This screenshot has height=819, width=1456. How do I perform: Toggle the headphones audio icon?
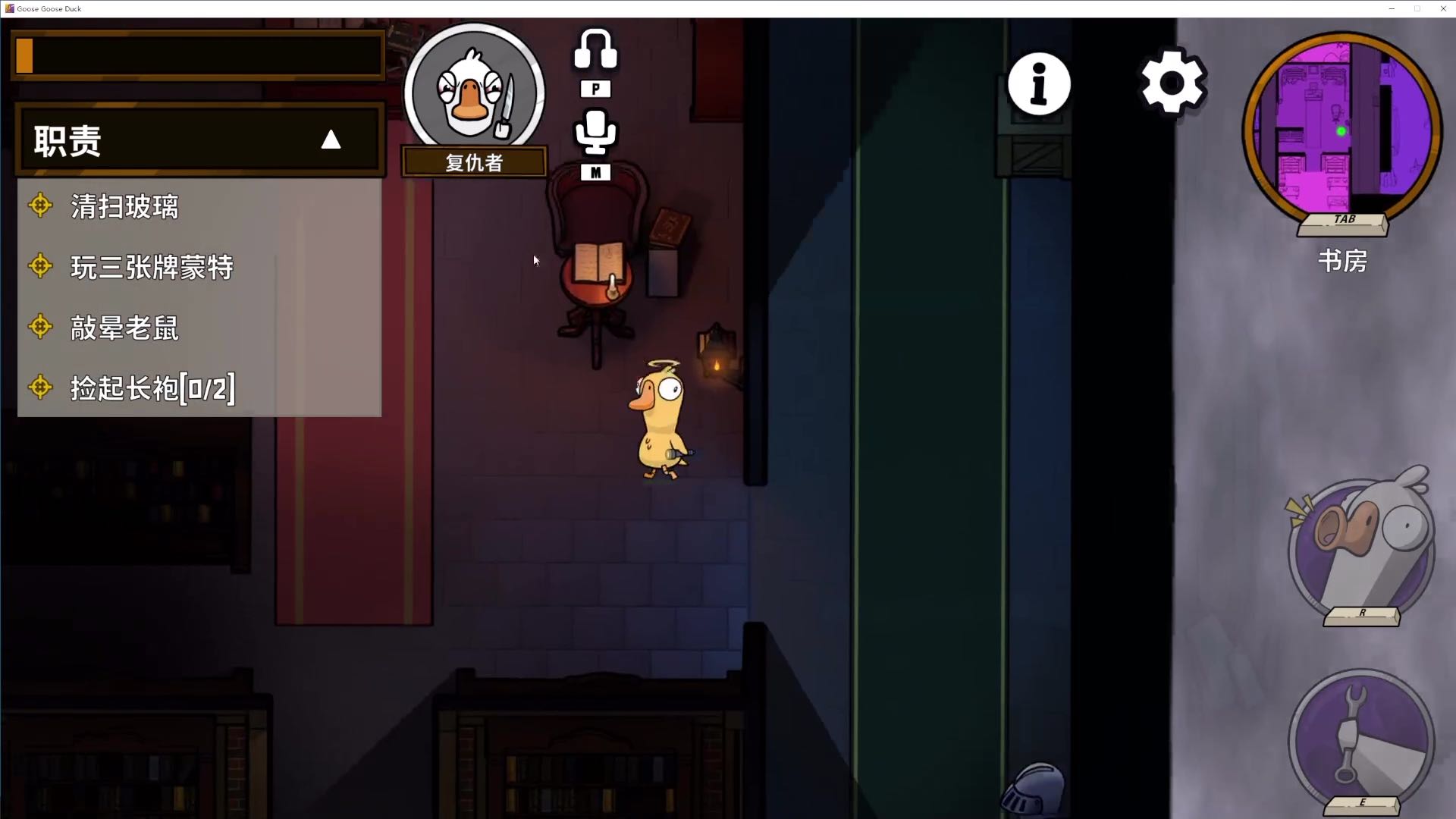595,50
